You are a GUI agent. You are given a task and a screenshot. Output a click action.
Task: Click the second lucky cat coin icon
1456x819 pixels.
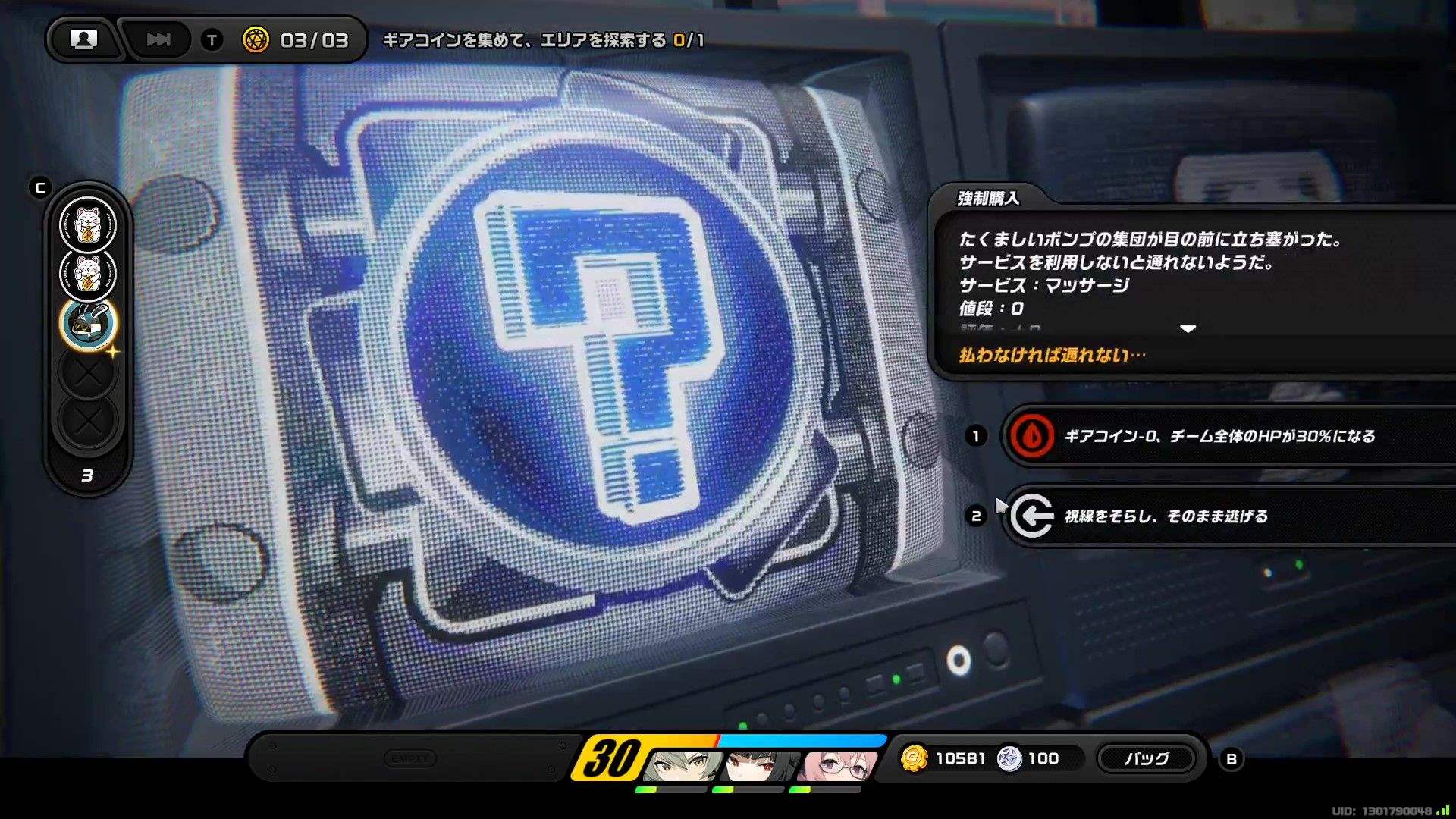click(87, 273)
